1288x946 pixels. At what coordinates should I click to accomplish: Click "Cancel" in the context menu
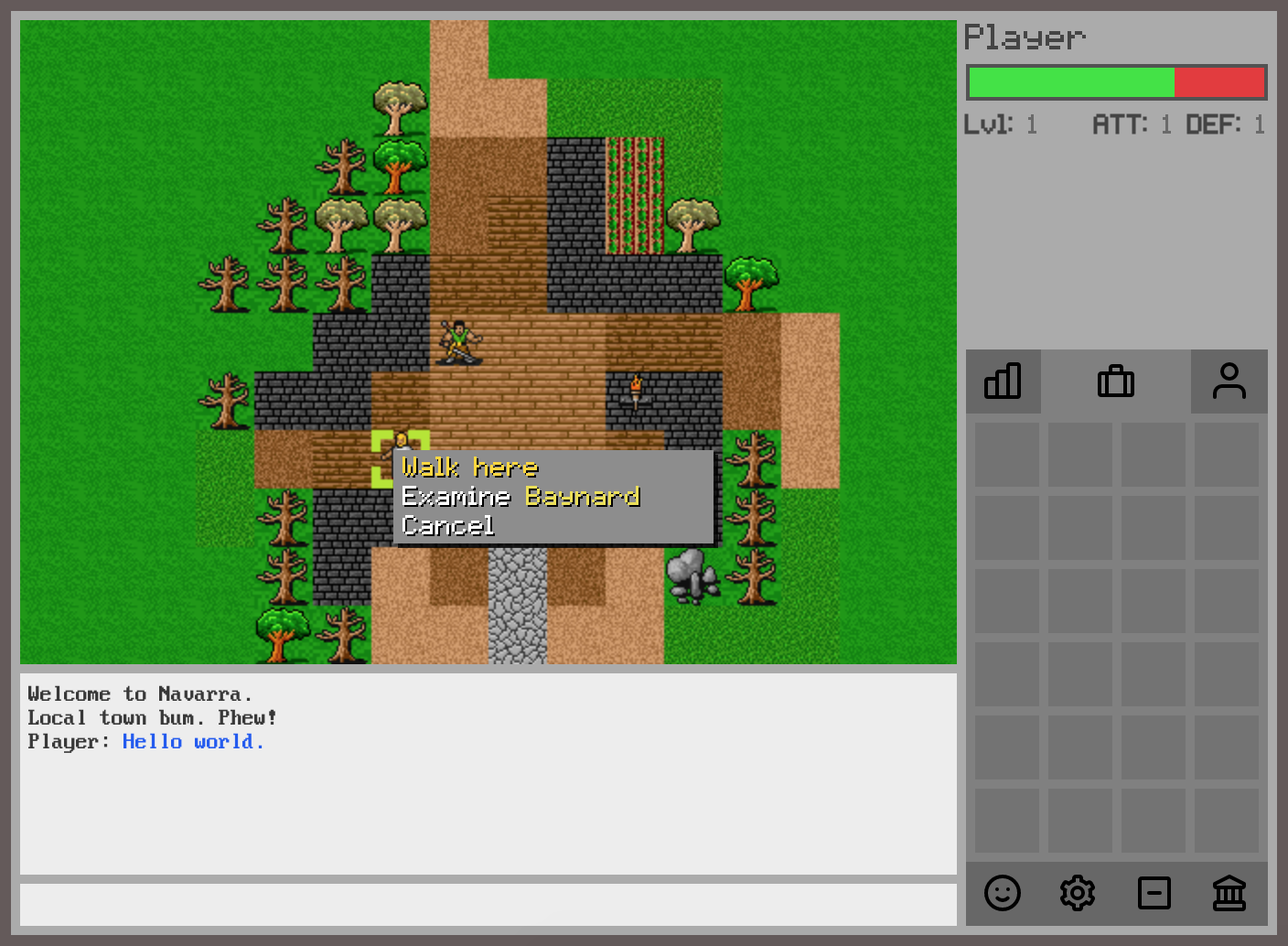[447, 526]
